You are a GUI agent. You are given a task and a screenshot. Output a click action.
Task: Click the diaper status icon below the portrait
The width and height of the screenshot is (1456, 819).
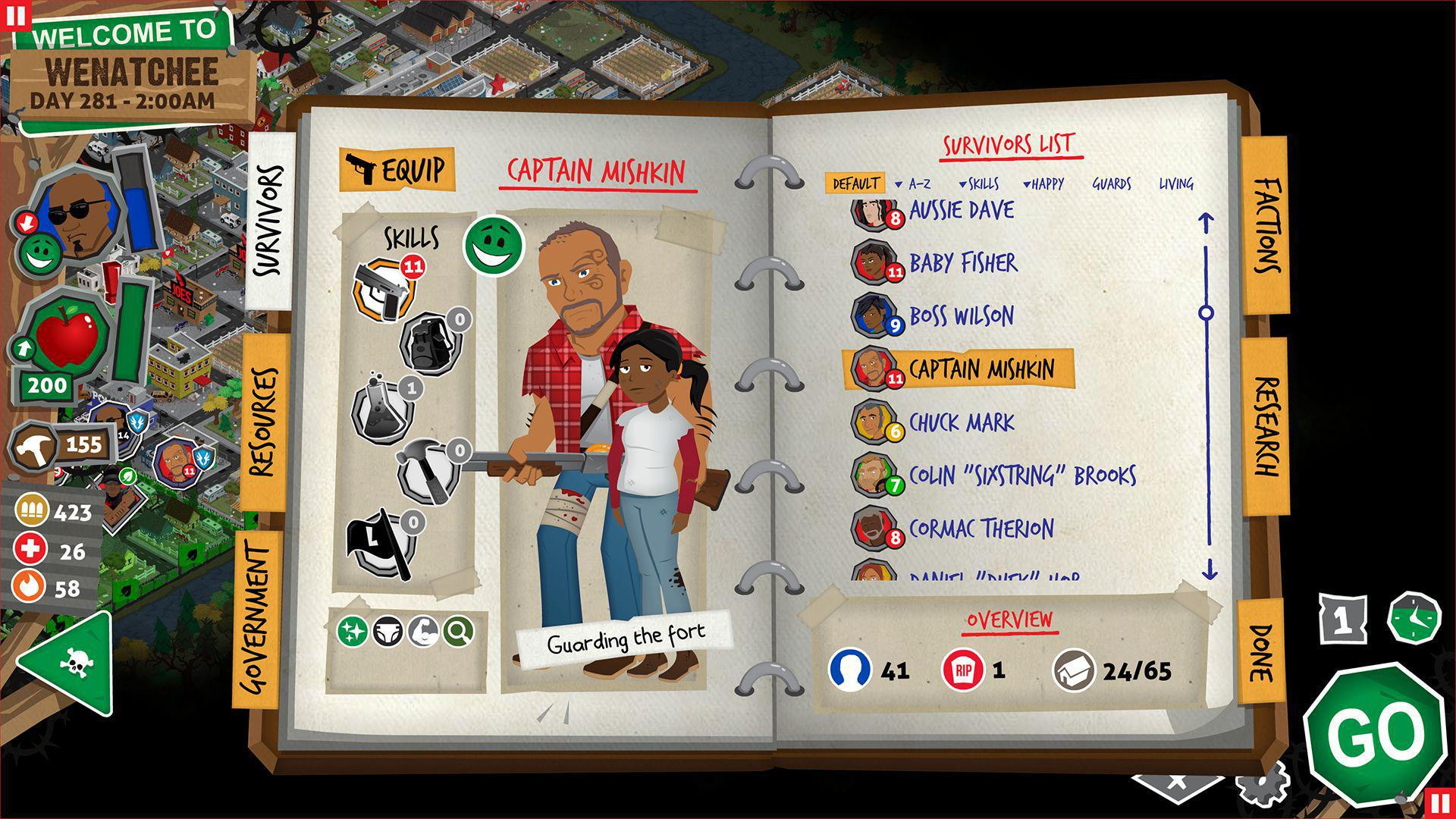click(x=389, y=631)
